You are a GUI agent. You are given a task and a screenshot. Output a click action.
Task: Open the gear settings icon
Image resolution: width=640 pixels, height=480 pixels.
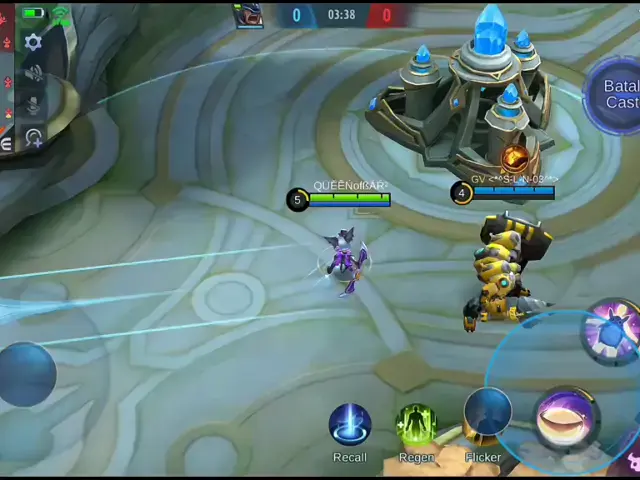[33, 42]
